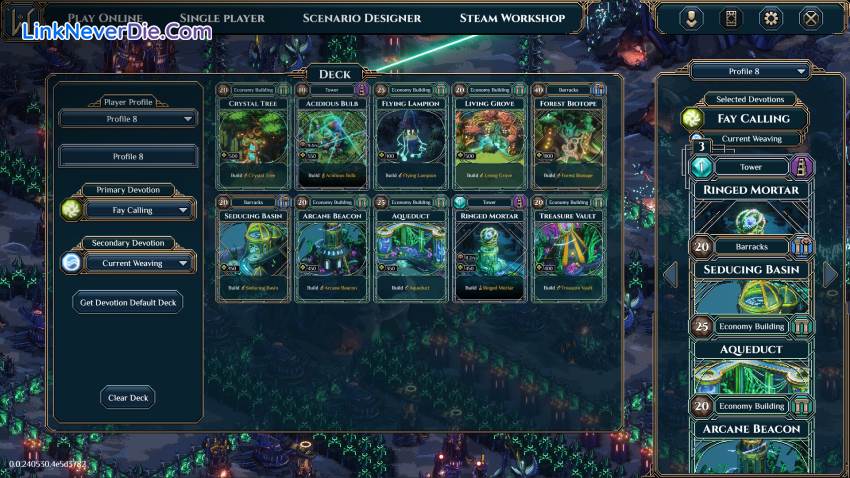Open the profile dropdown above Selected Devotions
The image size is (850, 478).
point(748,71)
